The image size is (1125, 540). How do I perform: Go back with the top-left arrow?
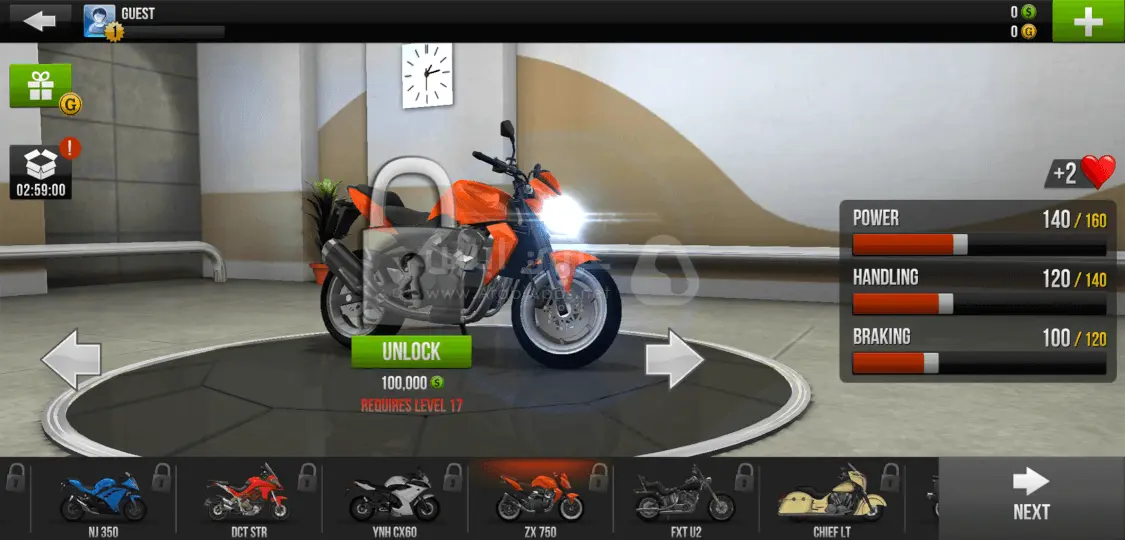(40, 20)
